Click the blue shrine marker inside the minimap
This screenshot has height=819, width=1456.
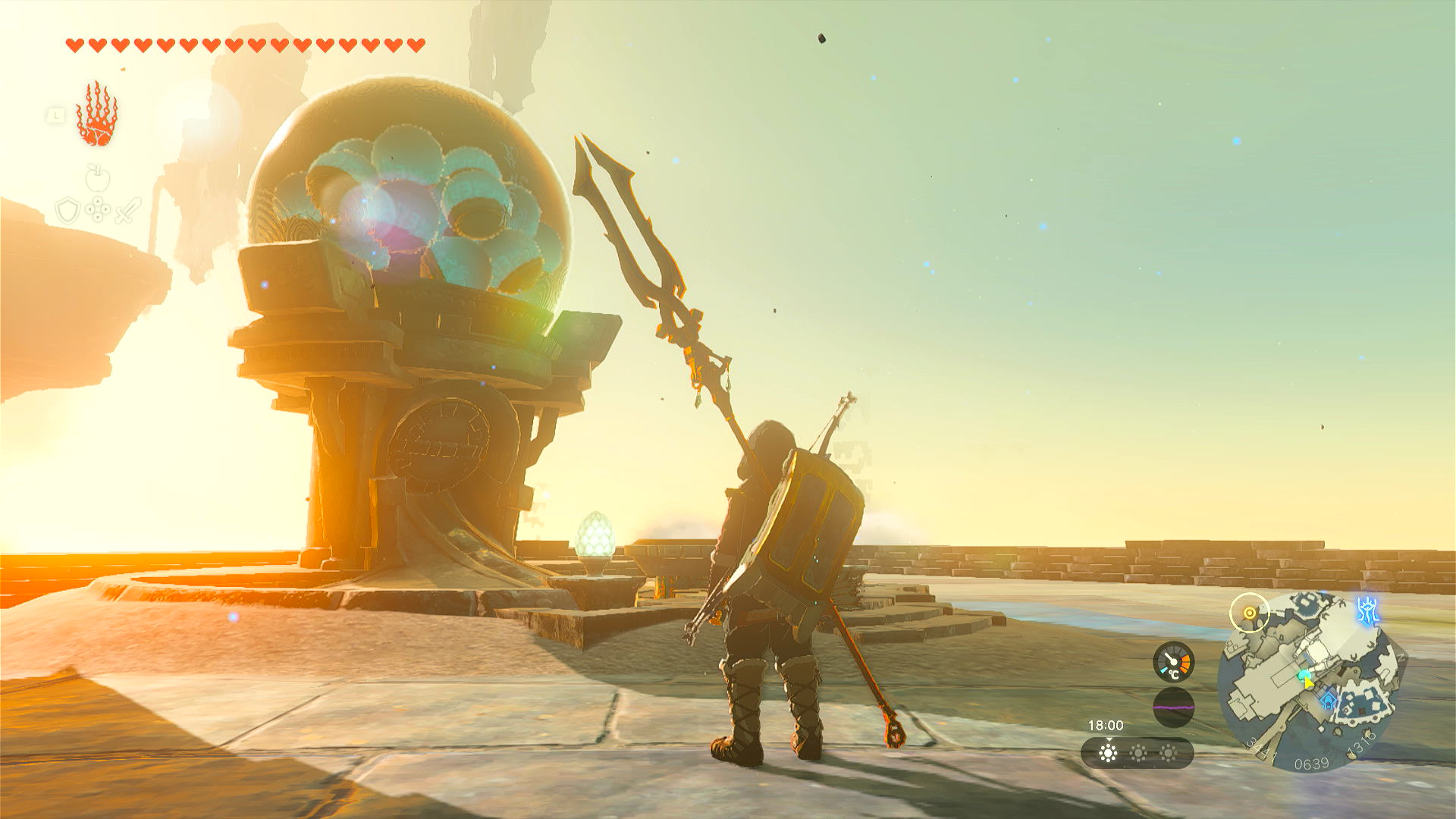1329,701
